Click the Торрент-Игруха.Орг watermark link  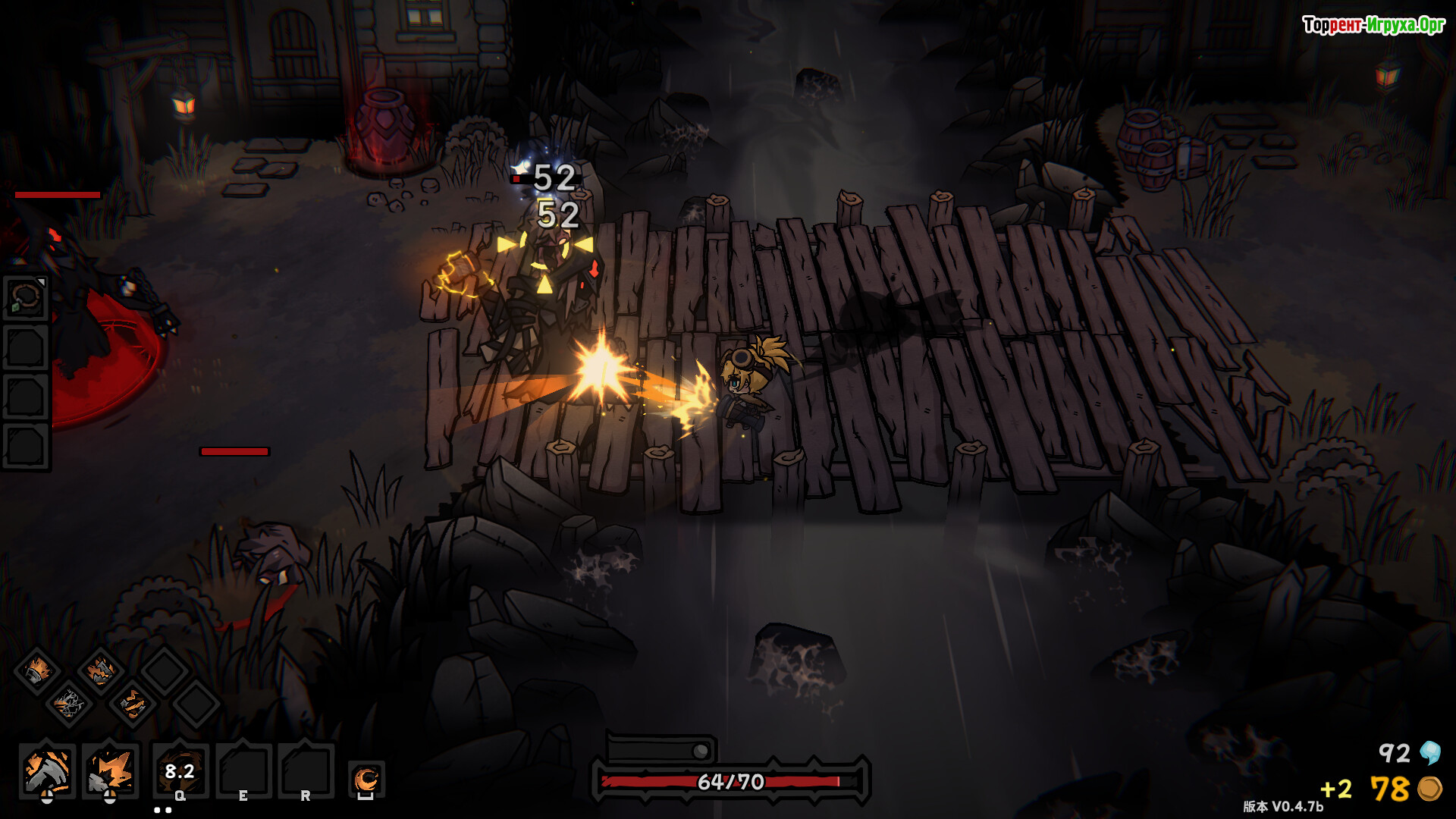[x=1373, y=25]
